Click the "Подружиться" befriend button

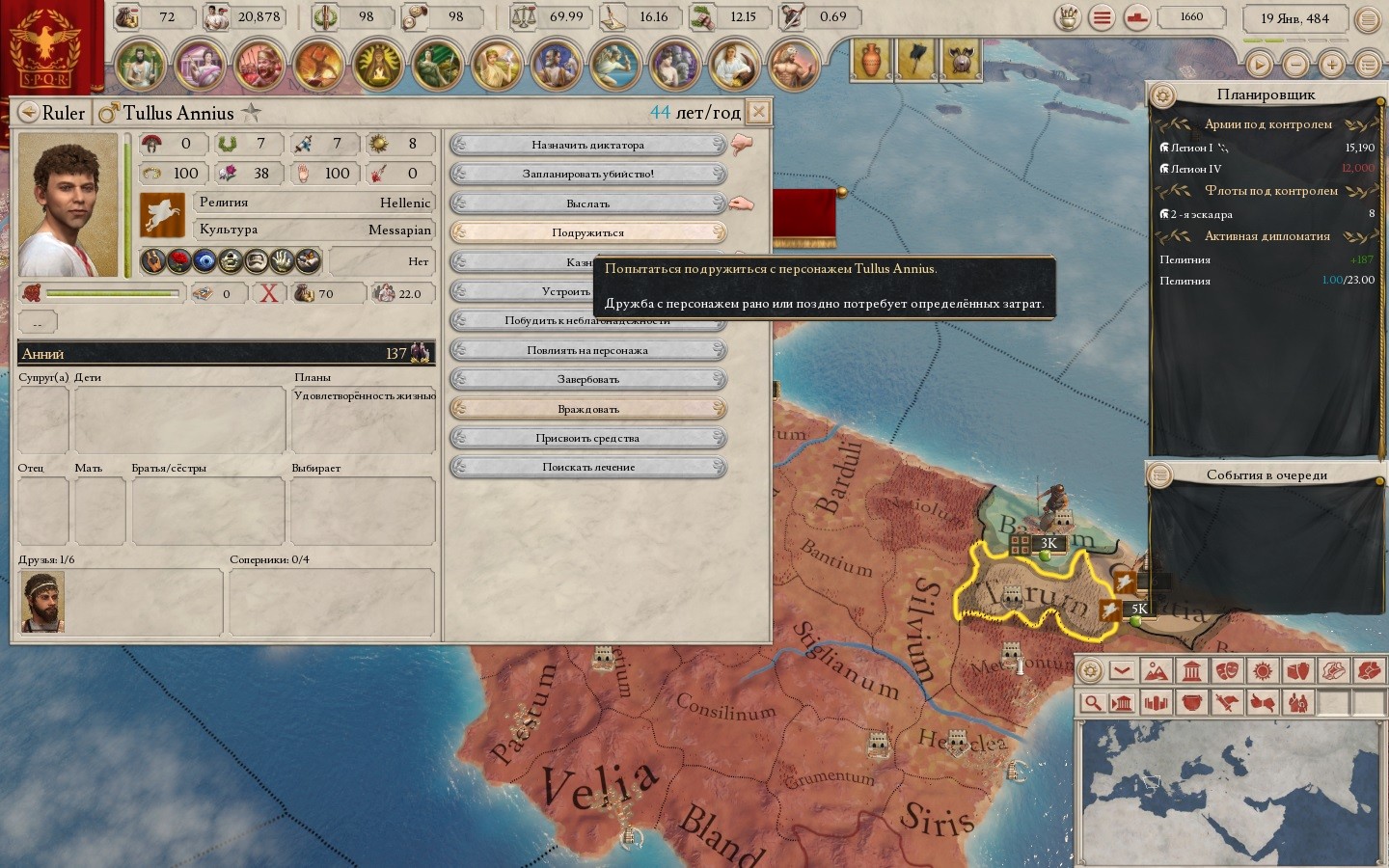pyautogui.click(x=588, y=232)
